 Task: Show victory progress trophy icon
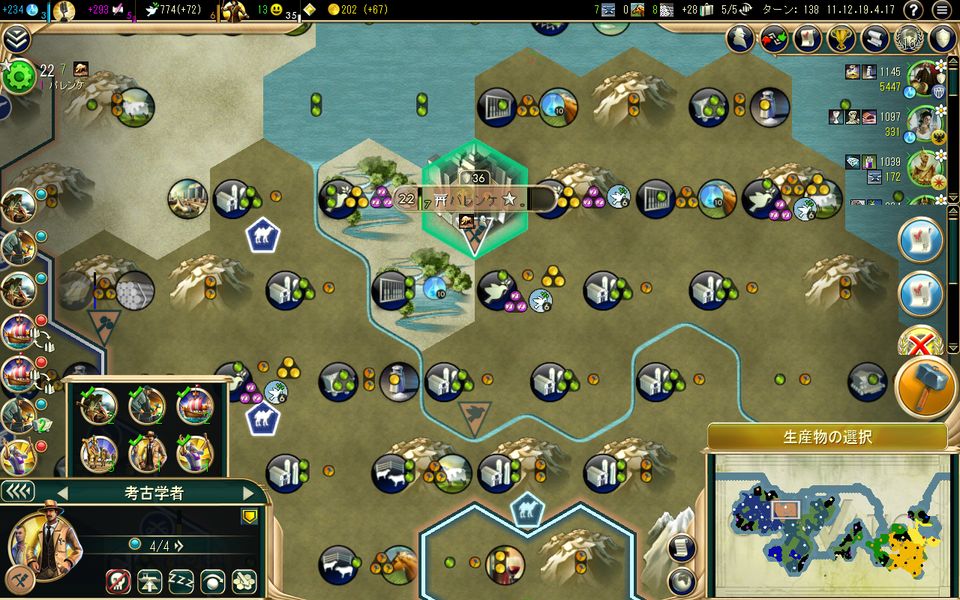coord(842,39)
